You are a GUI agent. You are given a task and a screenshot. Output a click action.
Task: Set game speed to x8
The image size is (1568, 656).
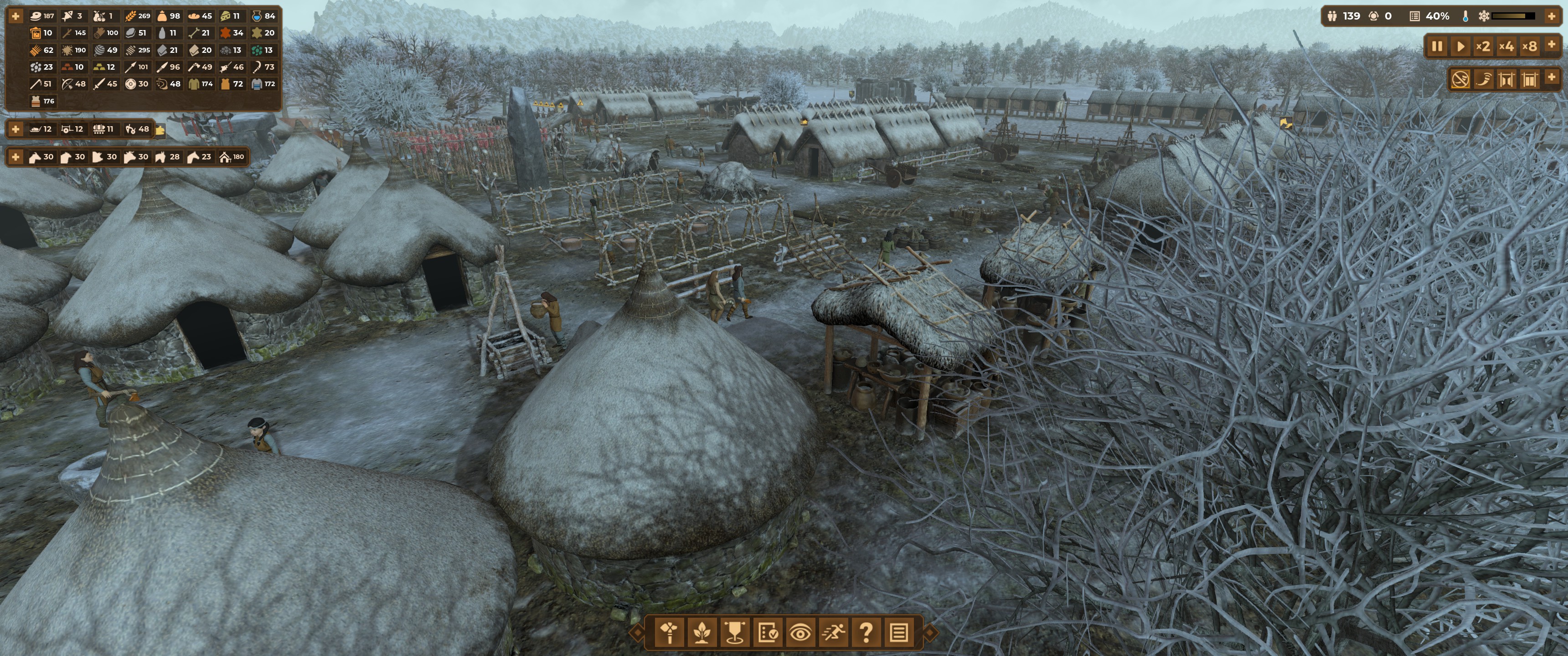pyautogui.click(x=1530, y=46)
